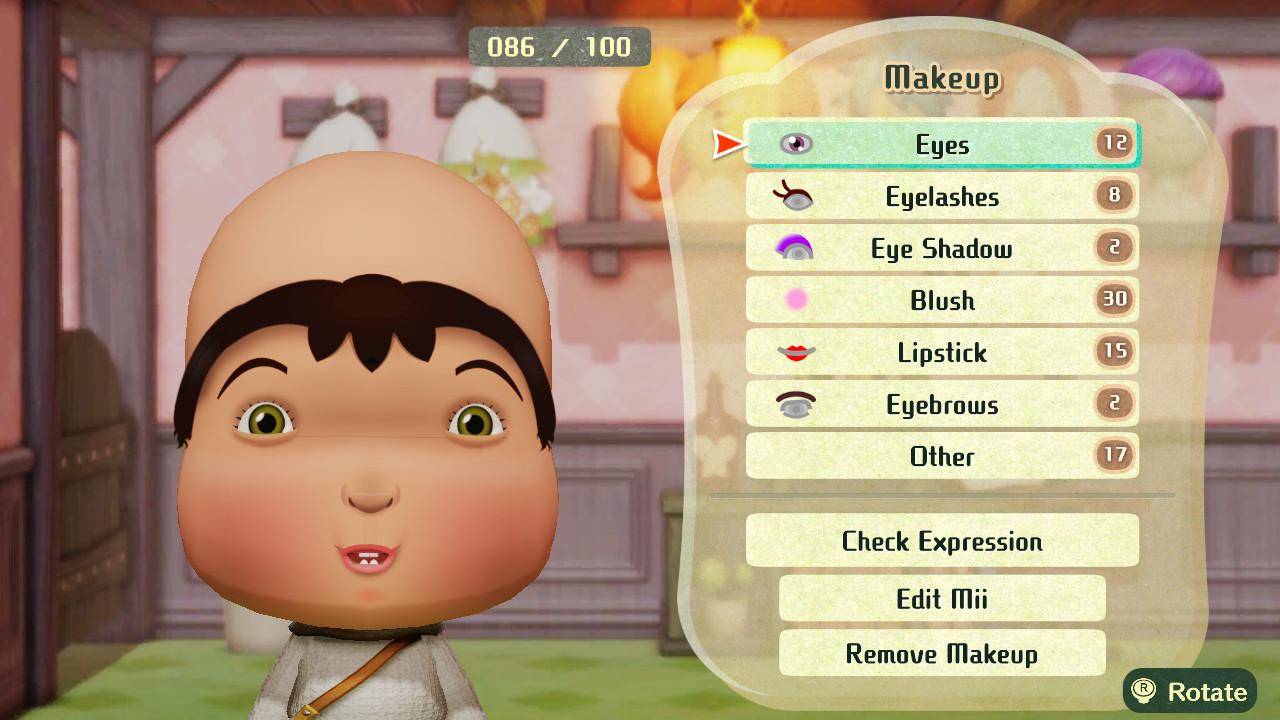Click the Eyebrows icon
This screenshot has width=1280, height=720.
coord(798,405)
